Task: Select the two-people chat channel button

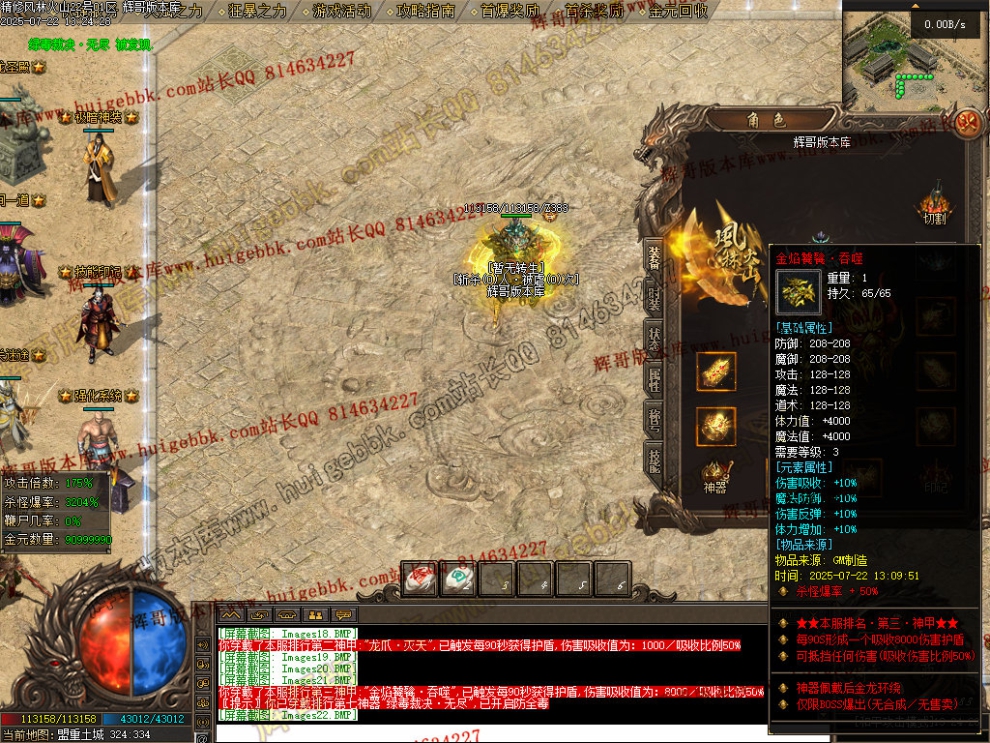Action: coord(316,614)
